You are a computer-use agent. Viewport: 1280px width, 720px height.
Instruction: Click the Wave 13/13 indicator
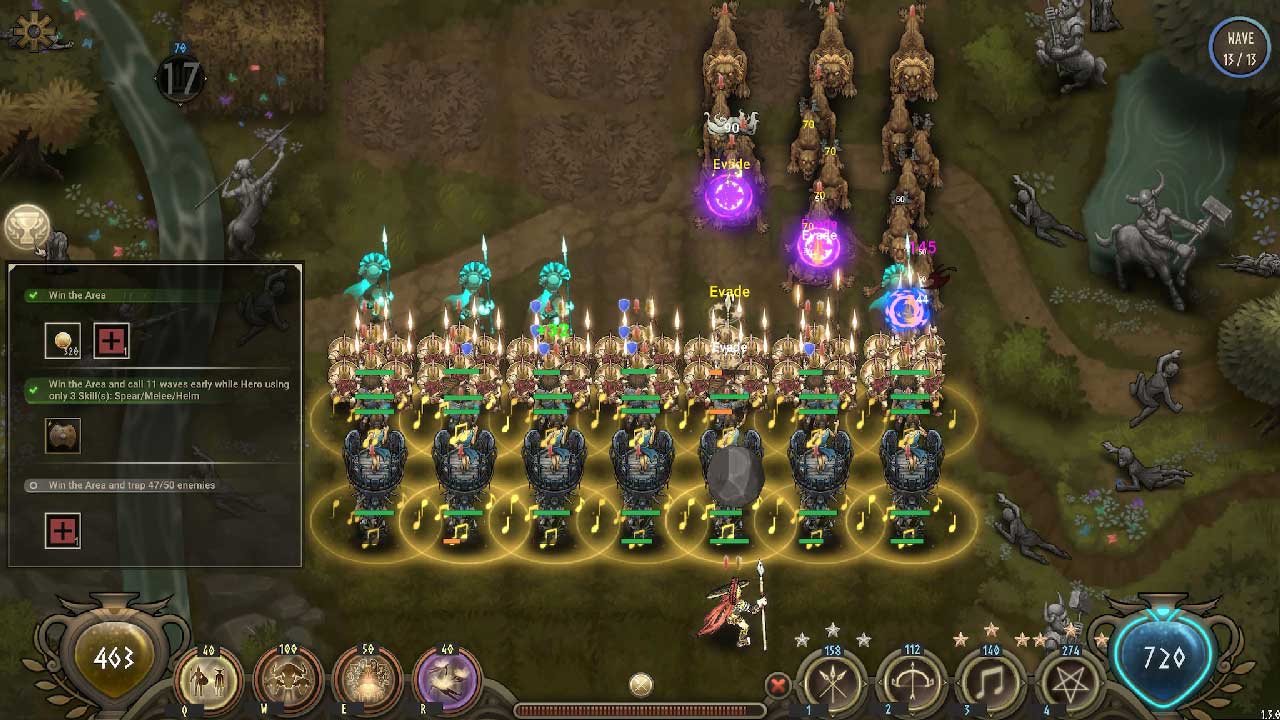coord(1239,47)
